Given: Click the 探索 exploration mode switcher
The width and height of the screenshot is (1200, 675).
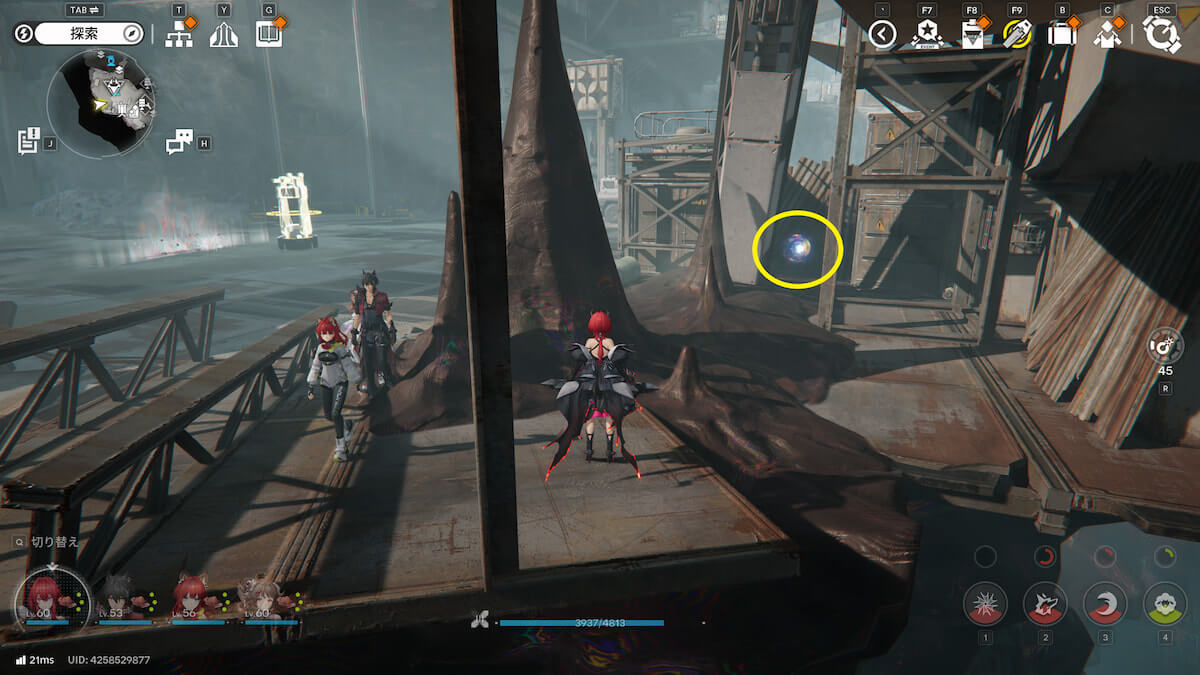Looking at the screenshot, I should (x=83, y=33).
